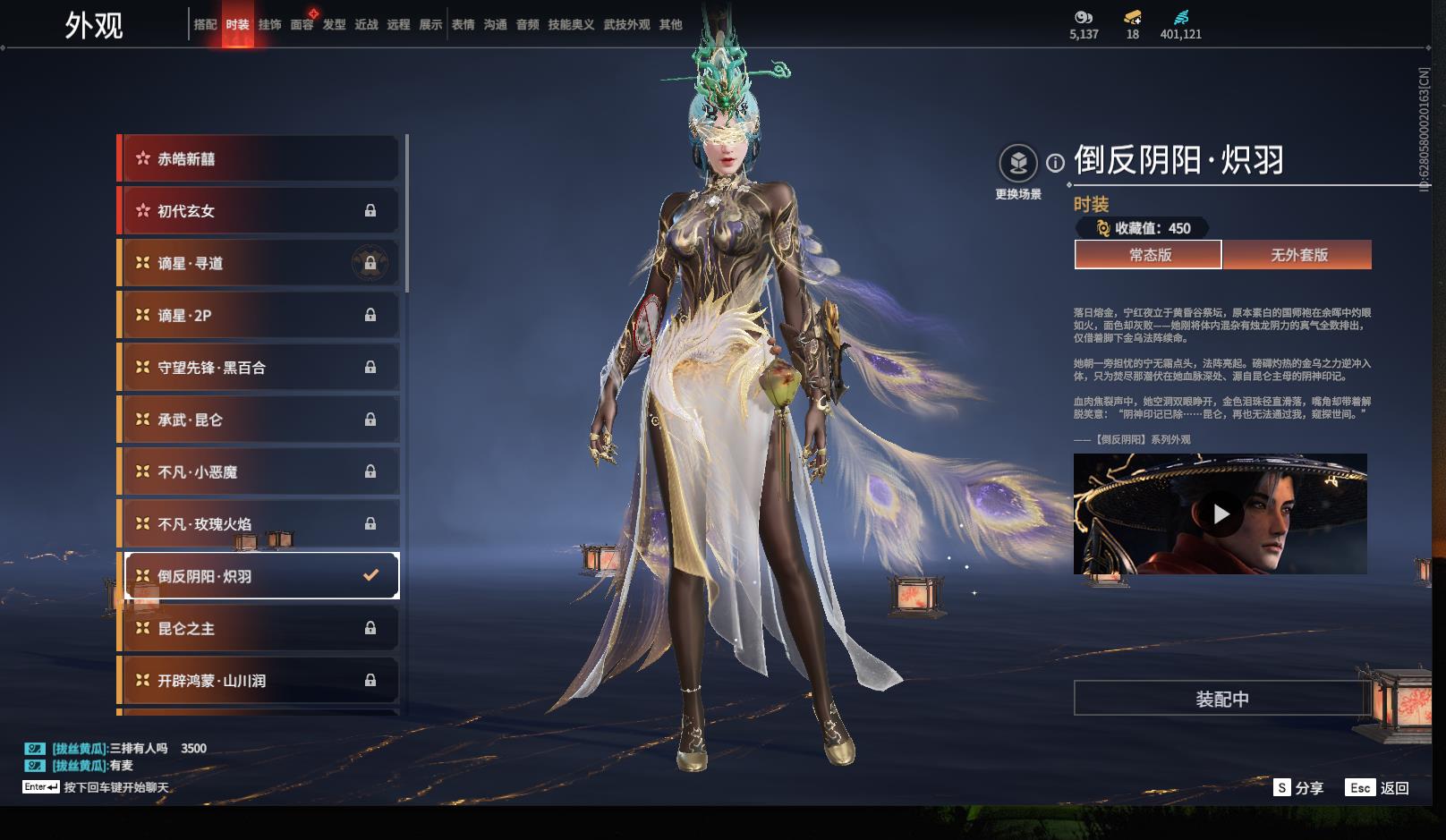Pick the 摘星·寻道 outfit

pos(259,263)
